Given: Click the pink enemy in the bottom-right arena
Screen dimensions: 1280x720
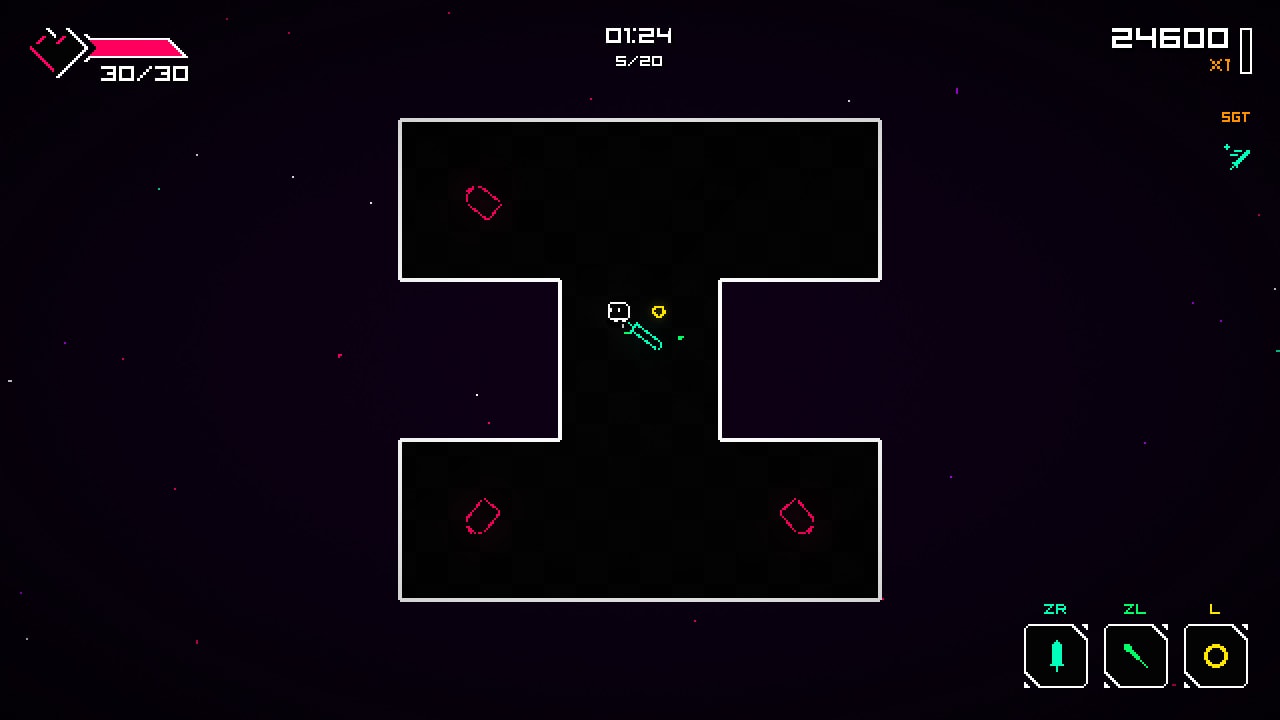Looking at the screenshot, I should tap(796, 515).
